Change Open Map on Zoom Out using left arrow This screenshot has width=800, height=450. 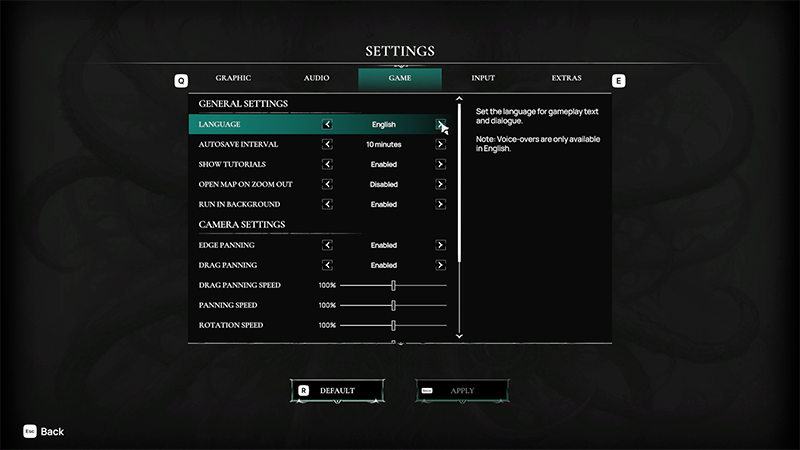coord(327,185)
